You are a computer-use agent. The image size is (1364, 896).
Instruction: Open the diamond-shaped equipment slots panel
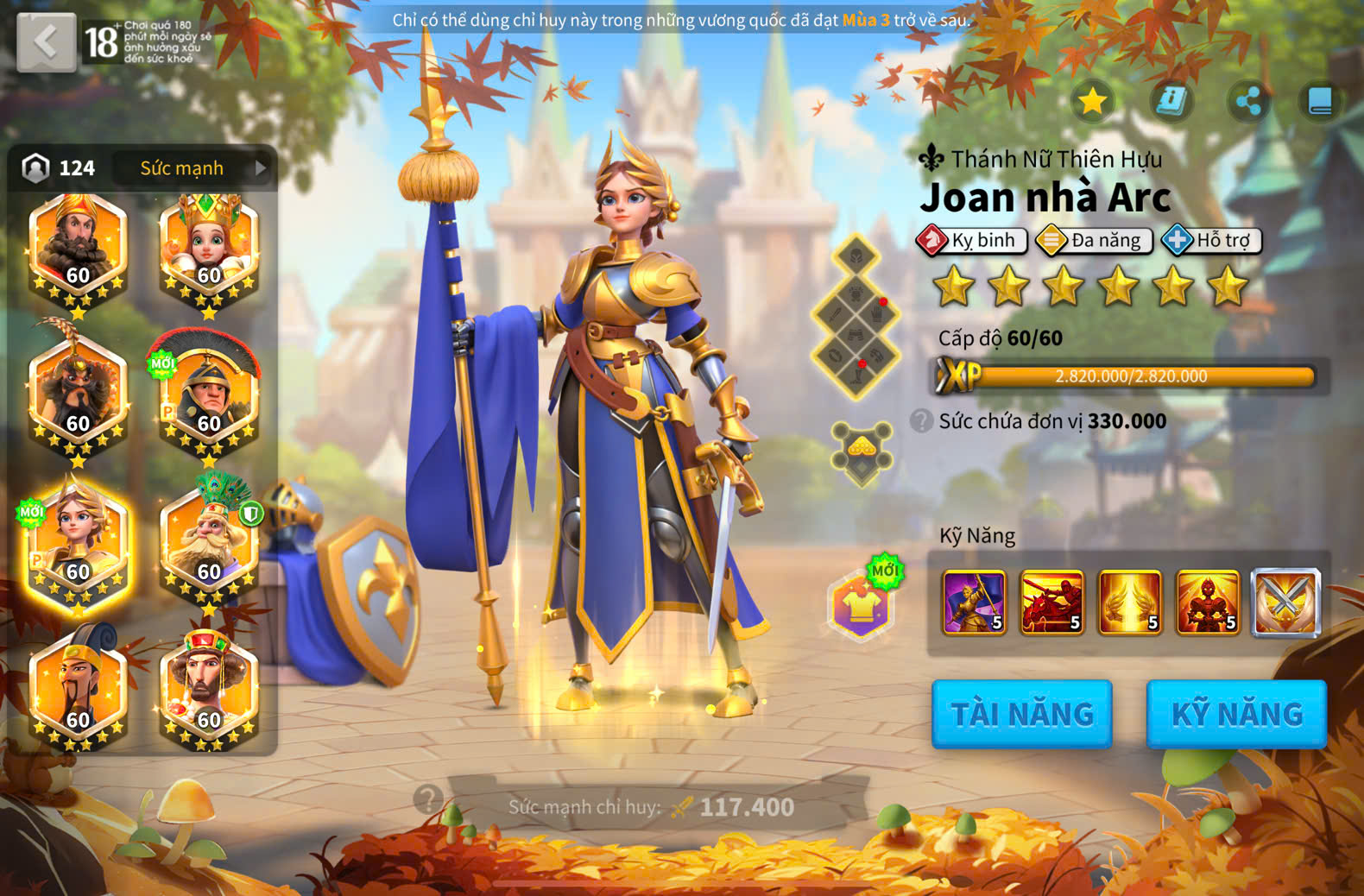pos(856,316)
